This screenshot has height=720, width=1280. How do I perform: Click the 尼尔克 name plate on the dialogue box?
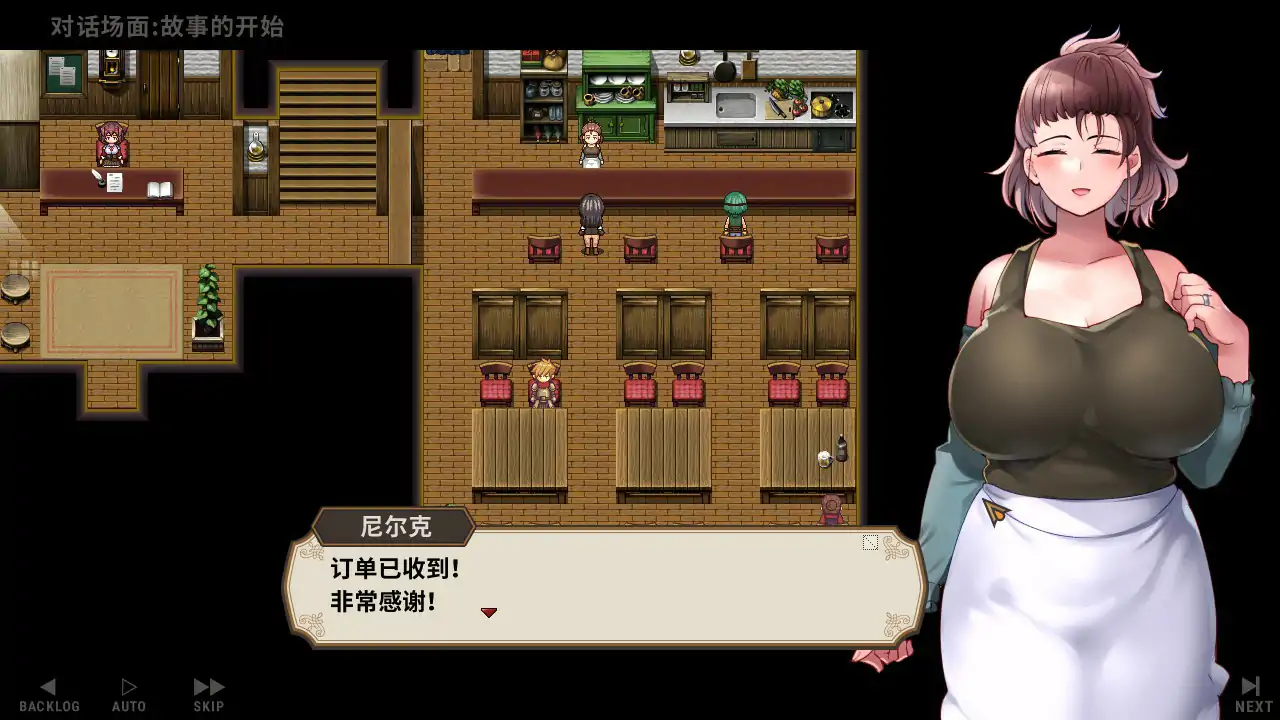394,525
